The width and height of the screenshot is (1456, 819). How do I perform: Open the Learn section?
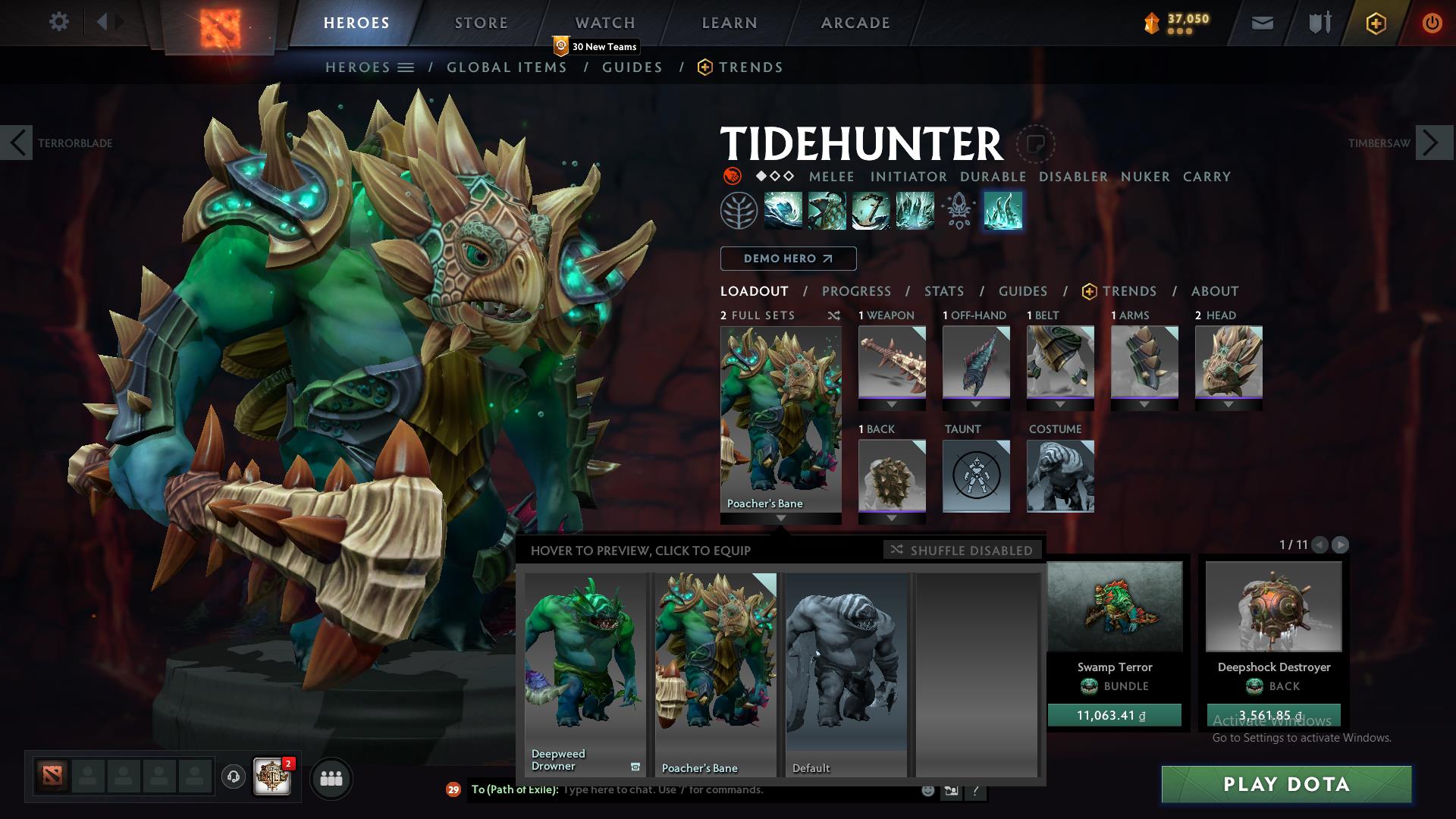(729, 23)
